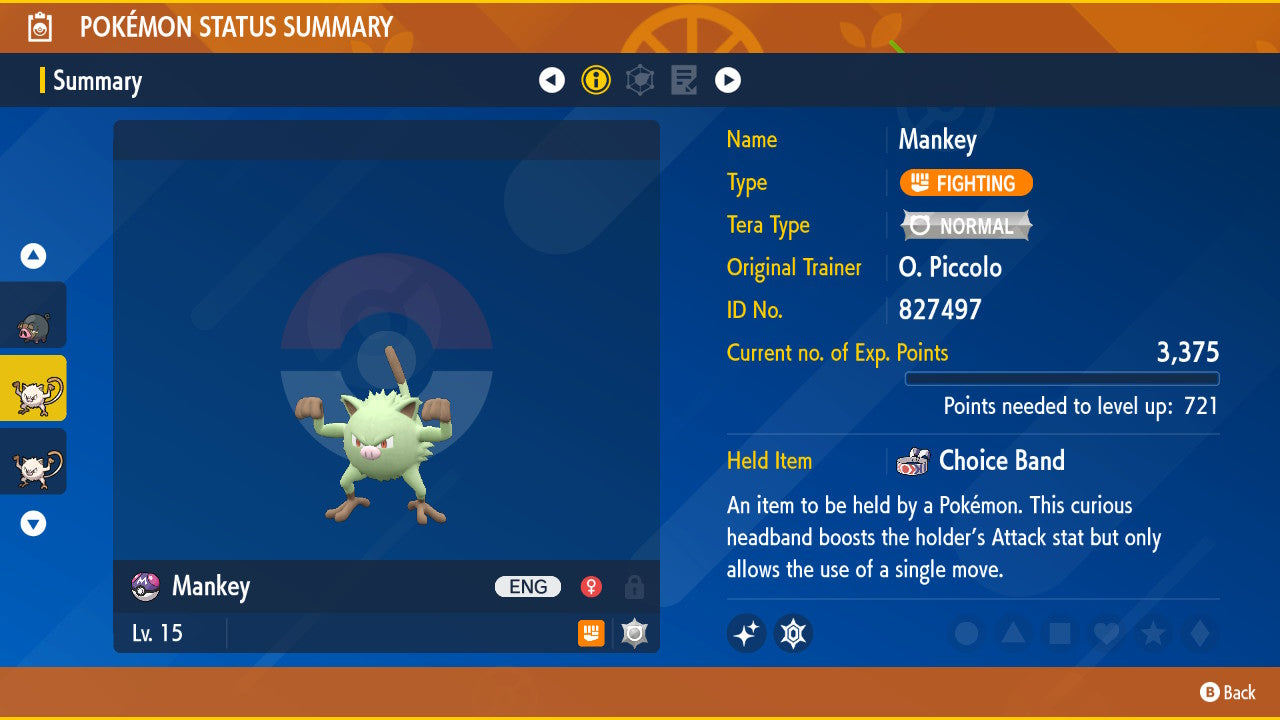Select the highlighted shiny Mankey thumbnail

(x=34, y=389)
